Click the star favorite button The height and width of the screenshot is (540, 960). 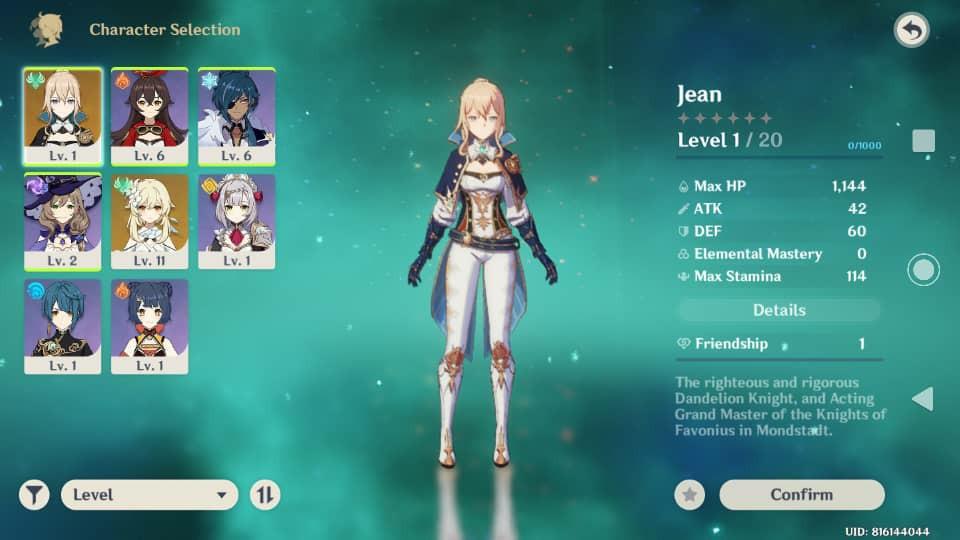pyautogui.click(x=688, y=494)
